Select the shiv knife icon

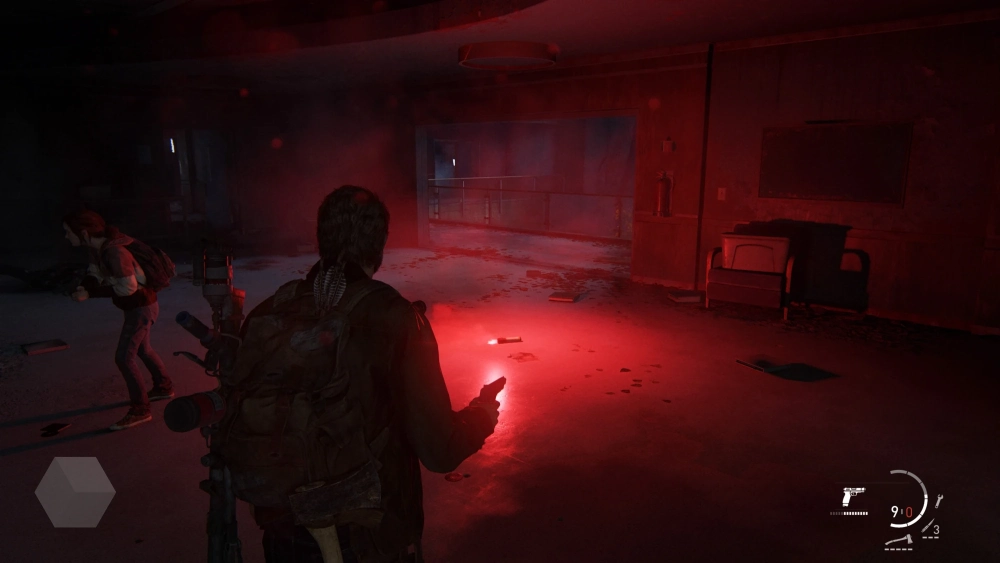click(929, 526)
